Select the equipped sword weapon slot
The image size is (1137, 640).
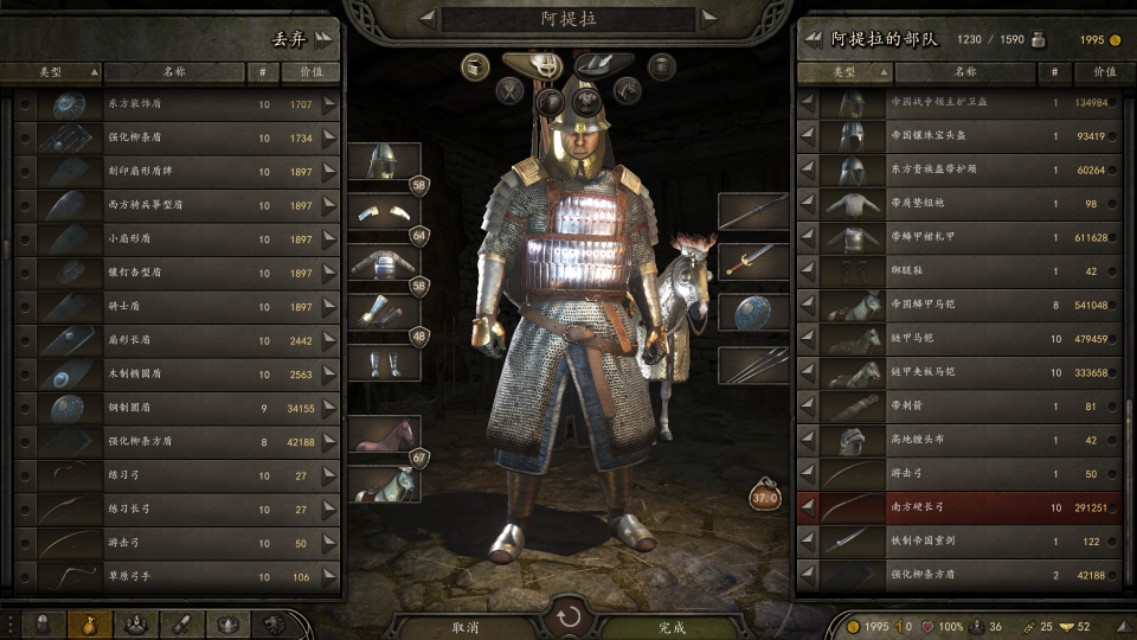click(x=753, y=261)
